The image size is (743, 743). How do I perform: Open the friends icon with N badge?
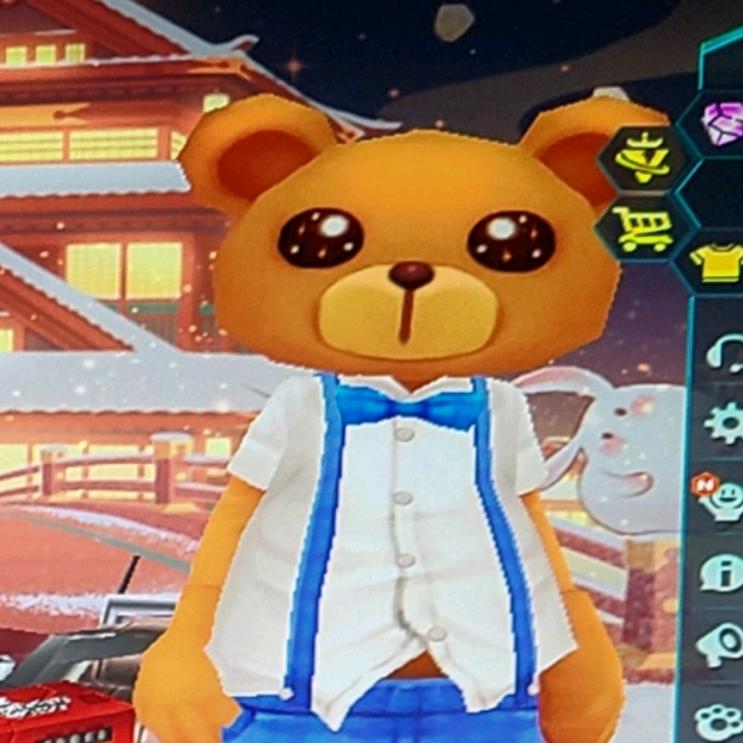tap(720, 497)
